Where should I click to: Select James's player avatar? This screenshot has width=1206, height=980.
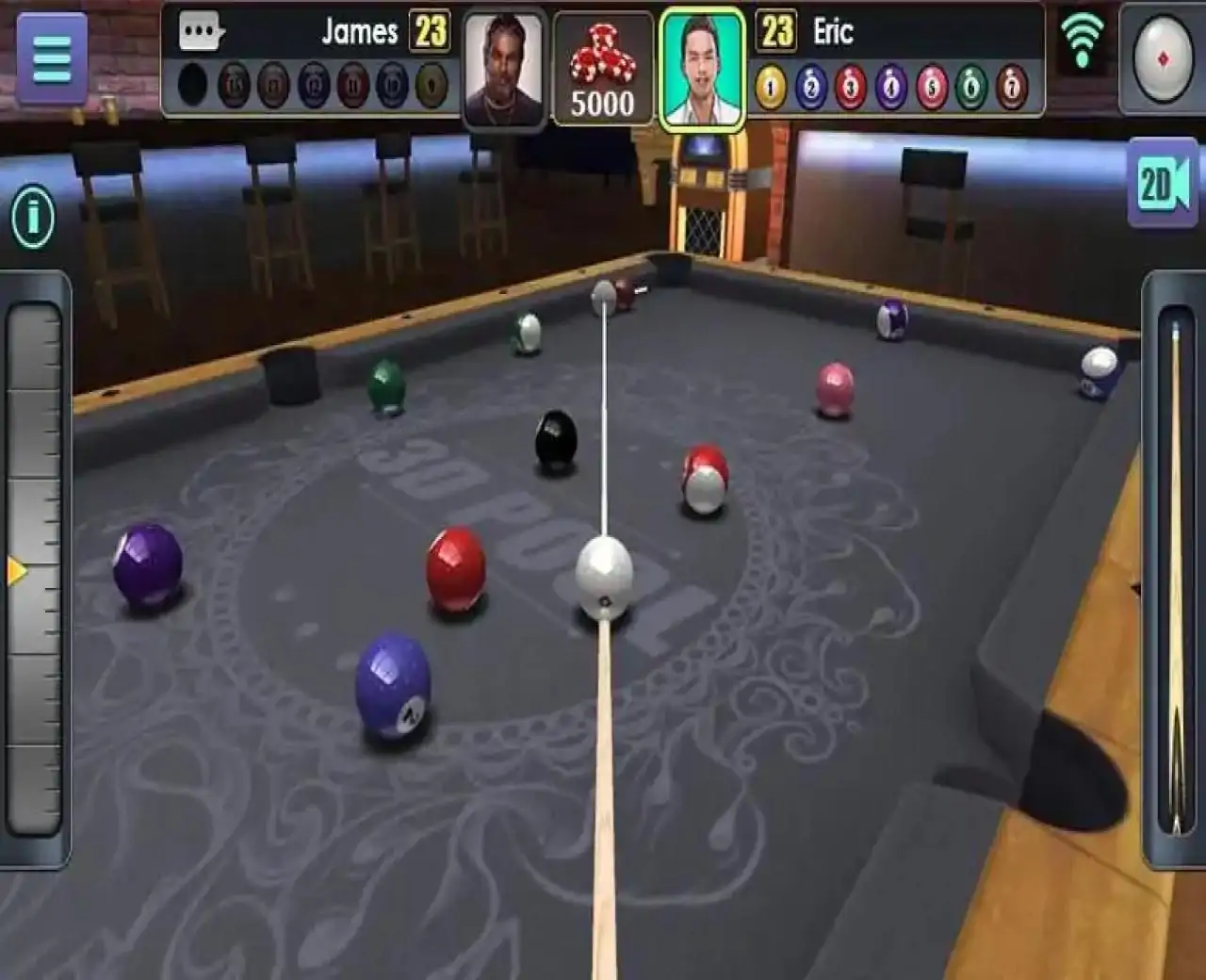(503, 66)
